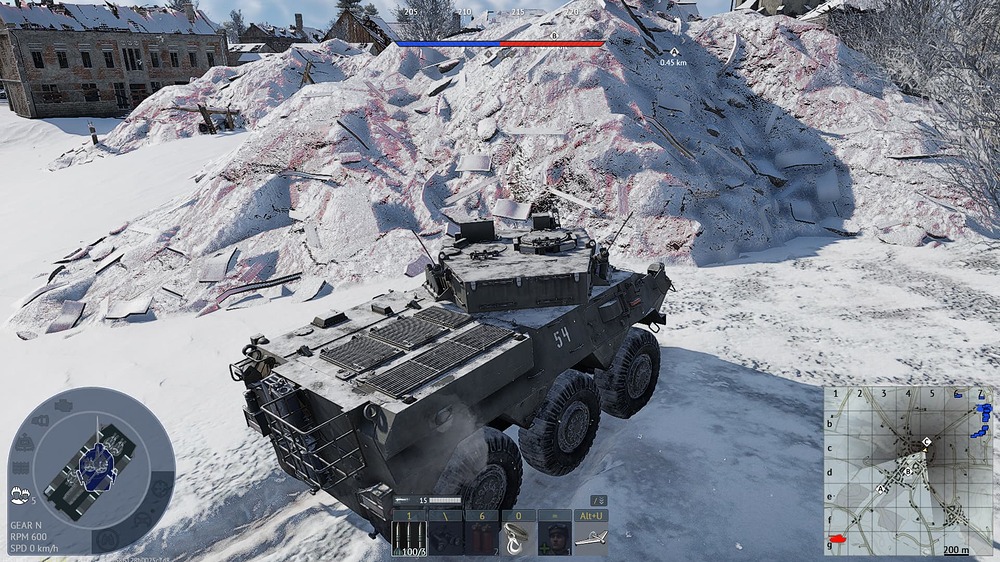Viewport: 1000px width, 562px height.
Task: Click capture point B on minimap
Action: (x=908, y=469)
